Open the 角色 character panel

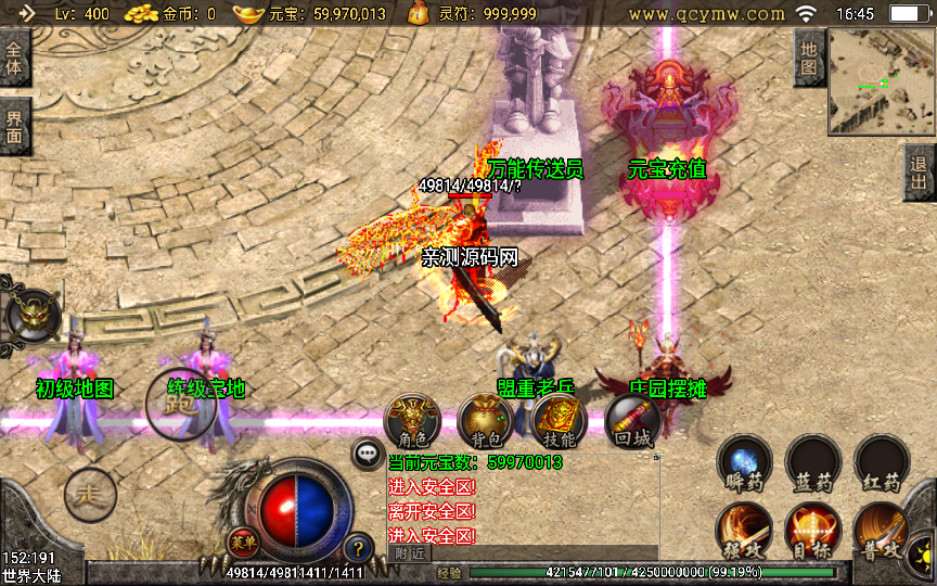pyautogui.click(x=413, y=421)
